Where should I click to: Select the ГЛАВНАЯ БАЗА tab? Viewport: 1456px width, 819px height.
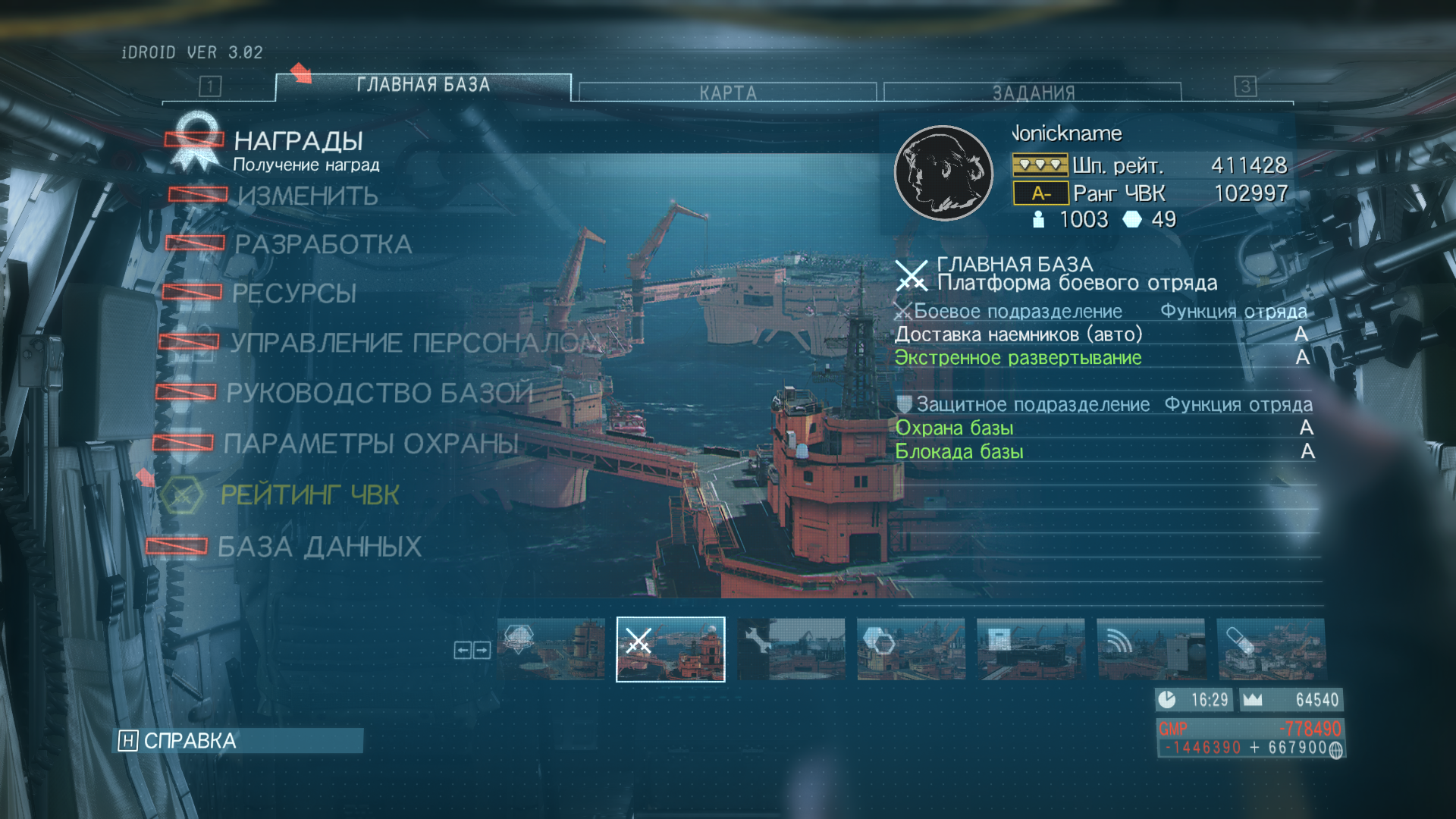(423, 86)
